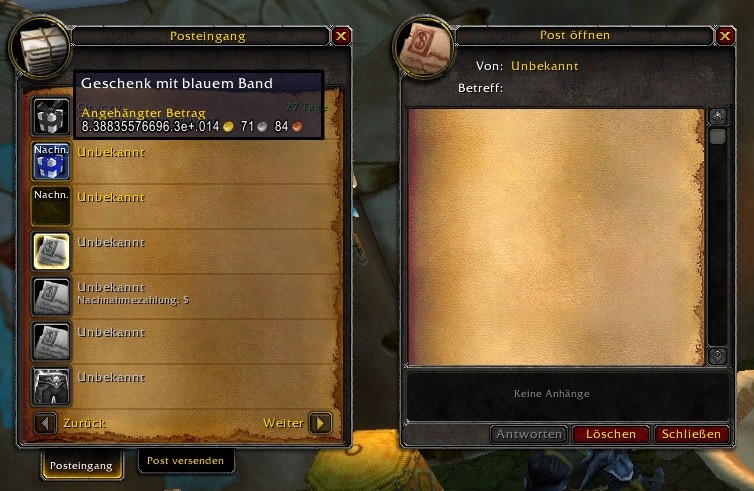The width and height of the screenshot is (754, 491).
Task: Close the Posteingang window
Action: click(342, 36)
